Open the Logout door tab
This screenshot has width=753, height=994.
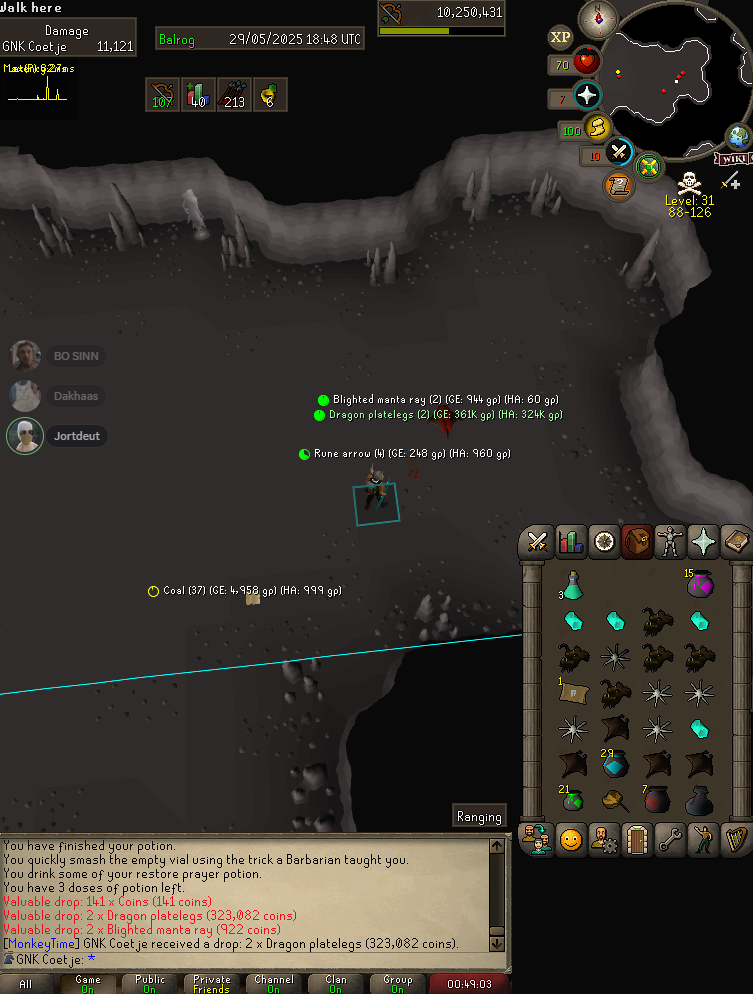[637, 841]
